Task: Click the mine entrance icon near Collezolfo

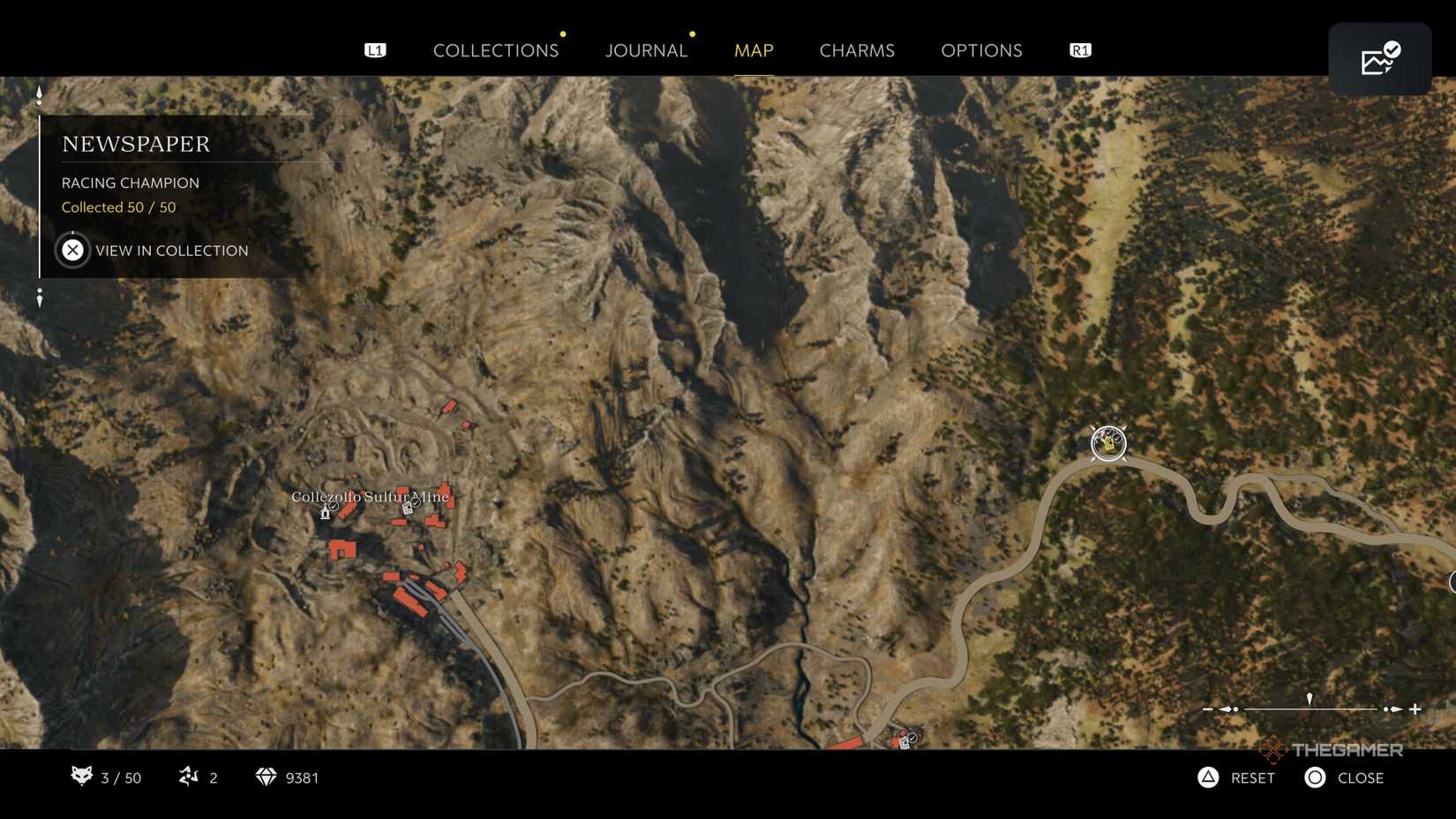Action: click(325, 514)
